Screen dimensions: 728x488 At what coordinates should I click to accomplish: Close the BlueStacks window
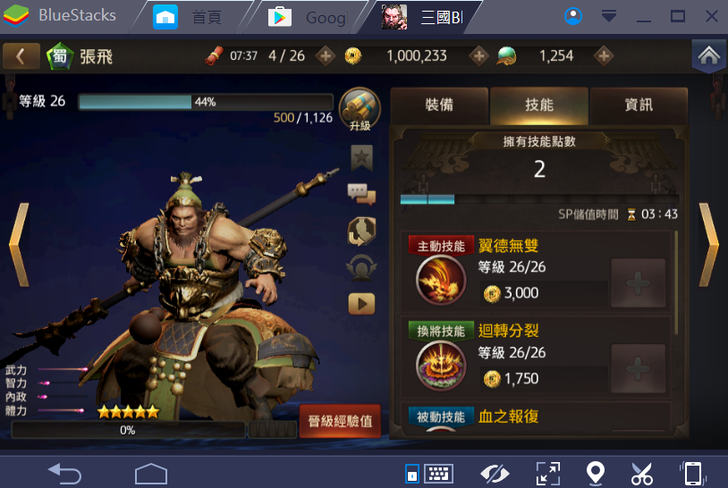coord(709,16)
